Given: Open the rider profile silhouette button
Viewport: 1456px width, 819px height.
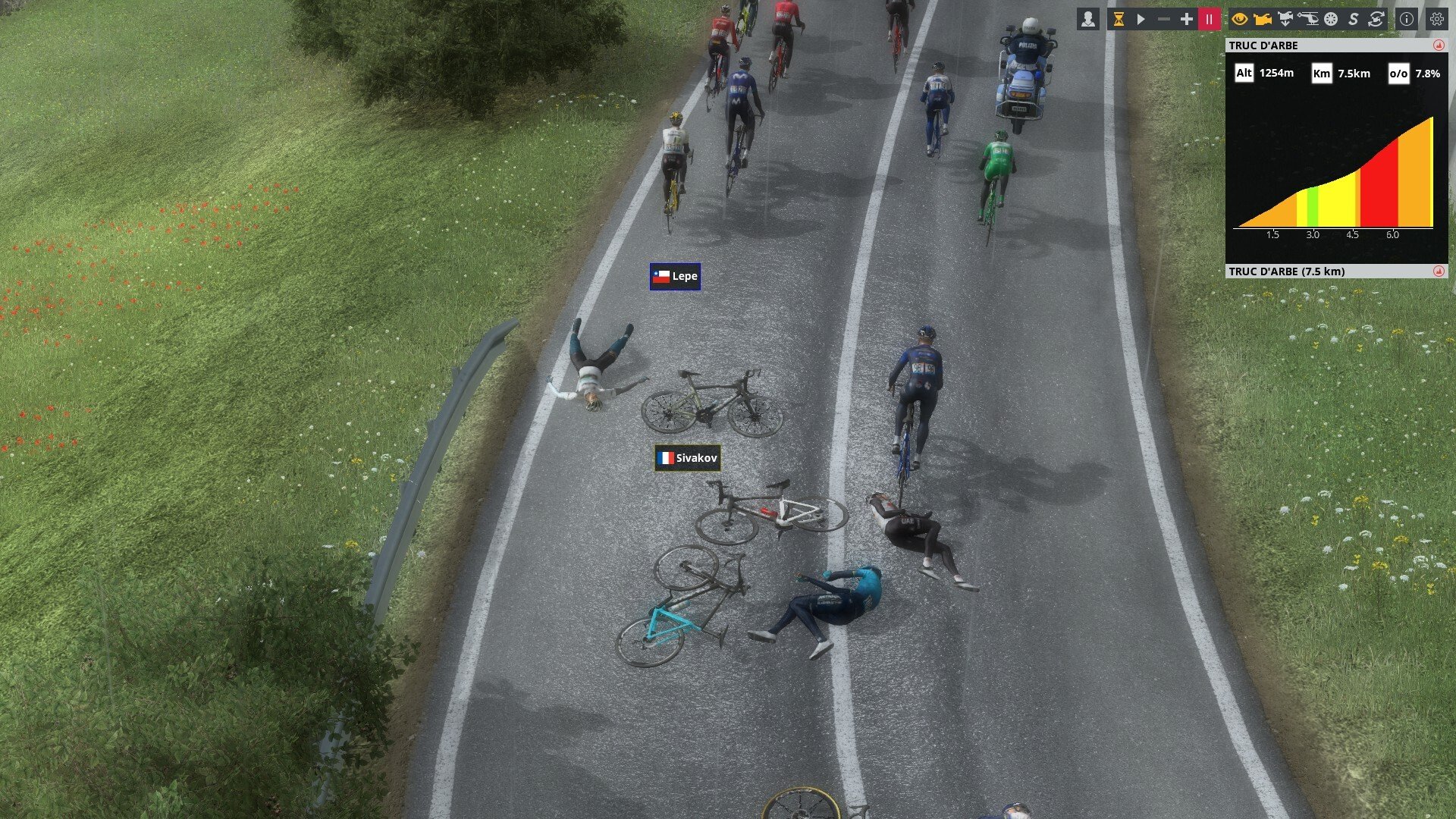Looking at the screenshot, I should pyautogui.click(x=1088, y=19).
